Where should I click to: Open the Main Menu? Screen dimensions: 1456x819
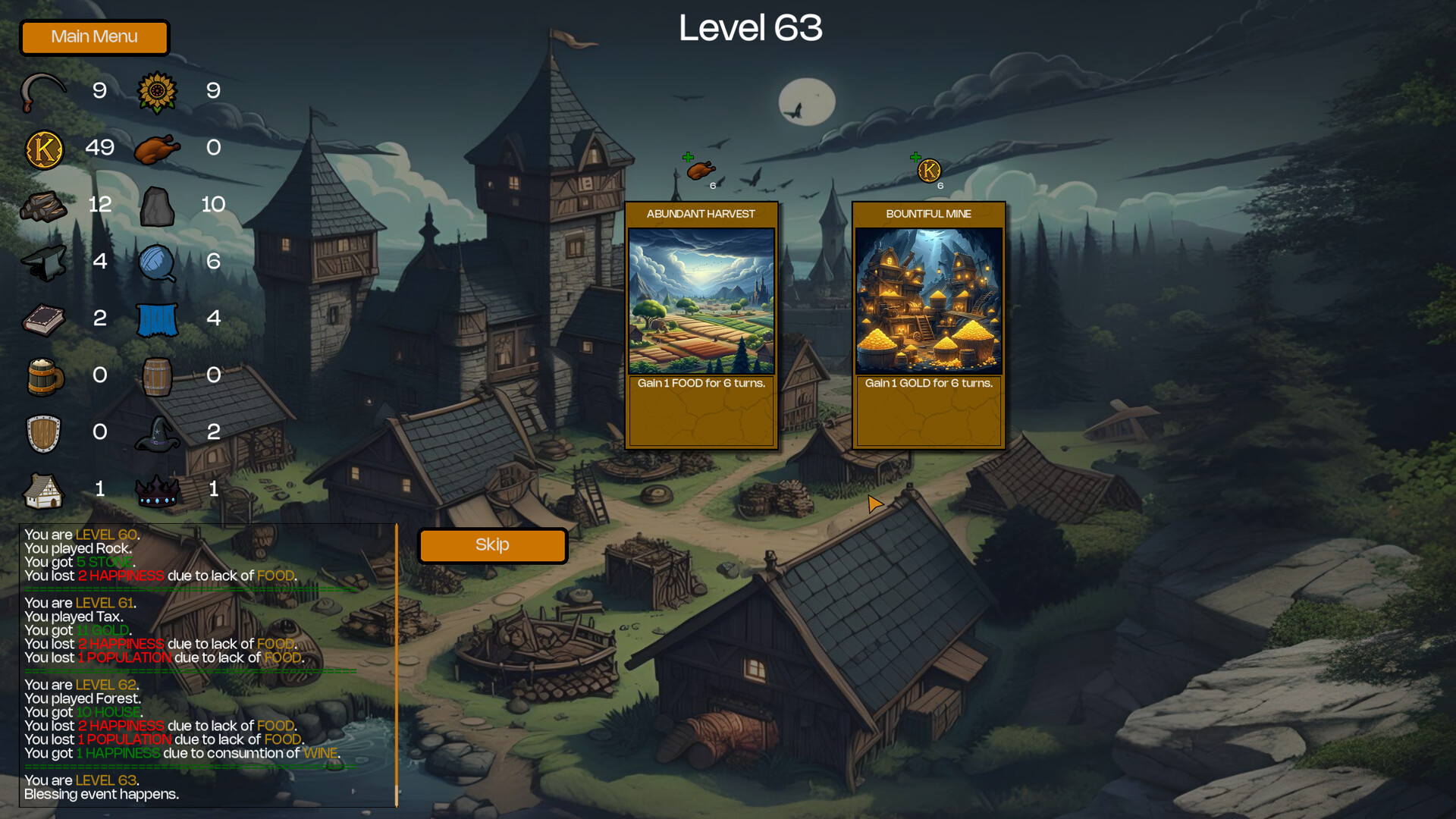94,37
